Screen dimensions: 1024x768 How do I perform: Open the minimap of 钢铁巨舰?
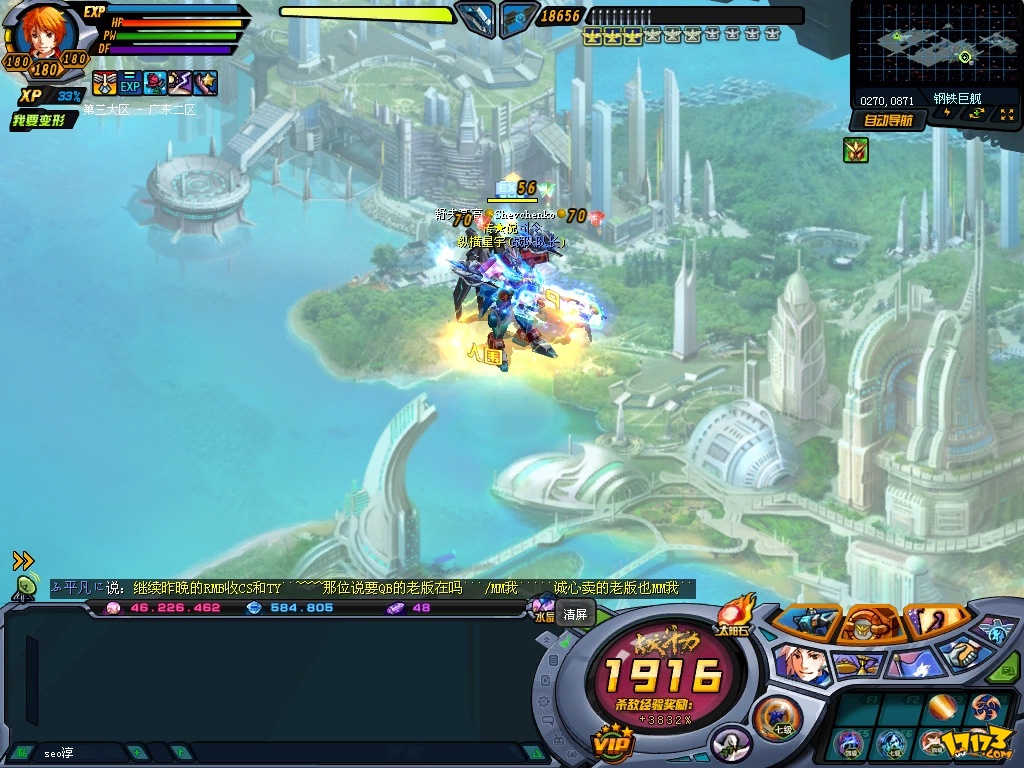pos(935,46)
